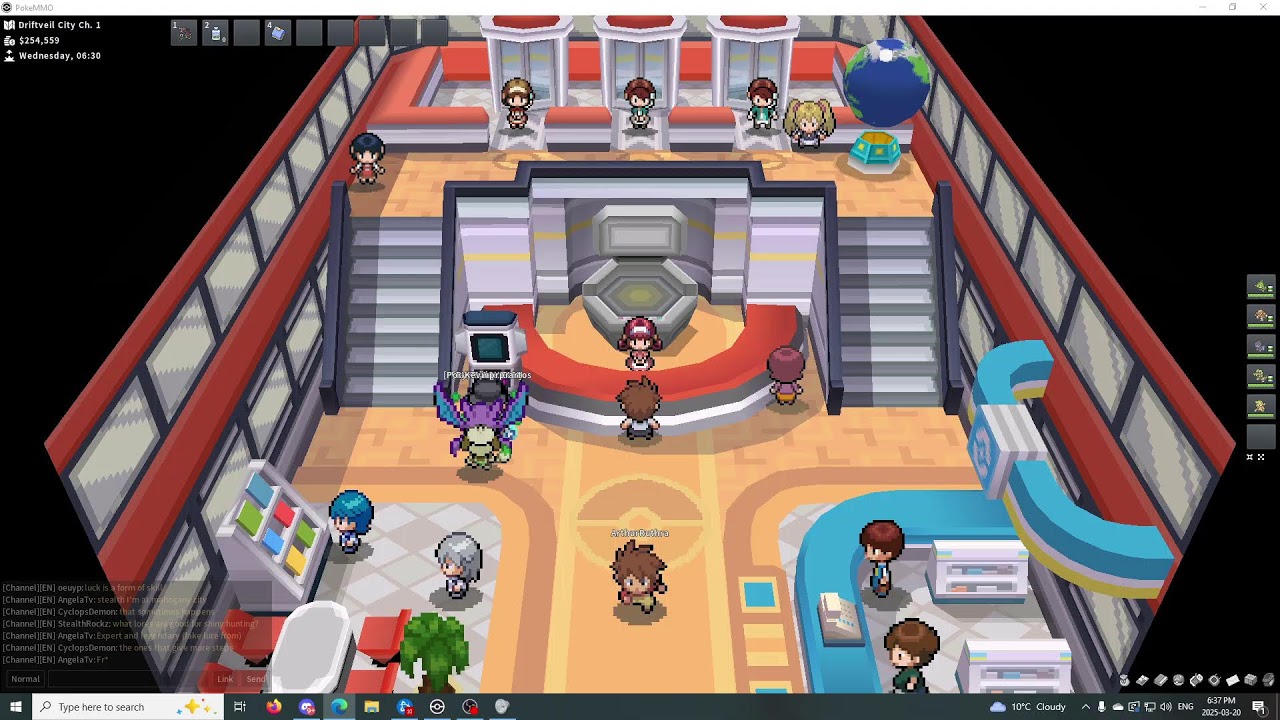Send the chat message

[x=256, y=679]
